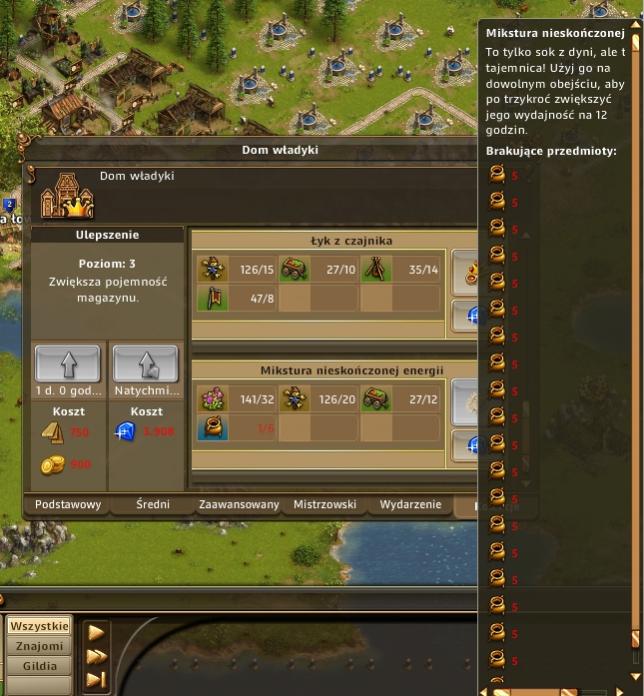
Task: Jump to the end of the friends list
Action: pyautogui.click(x=97, y=680)
